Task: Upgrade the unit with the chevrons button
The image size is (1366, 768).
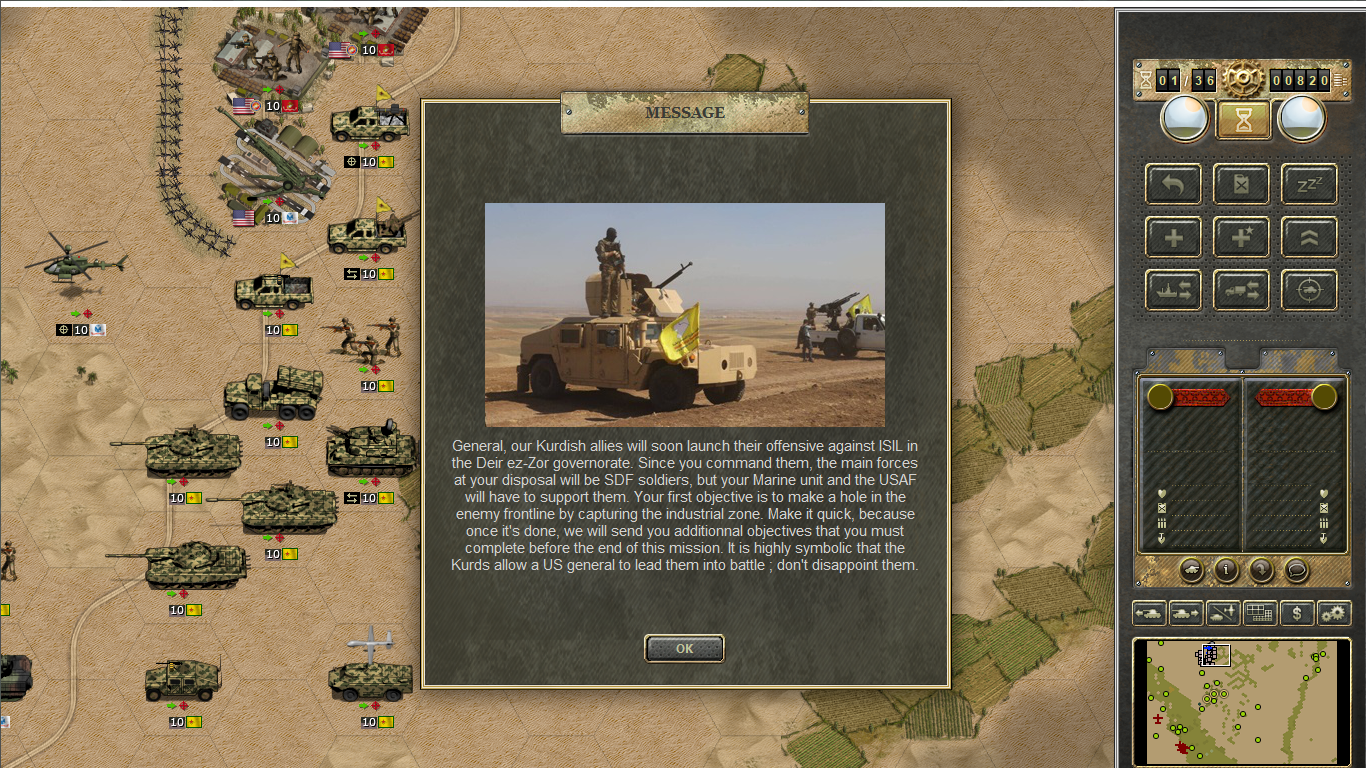Action: pyautogui.click(x=1309, y=237)
